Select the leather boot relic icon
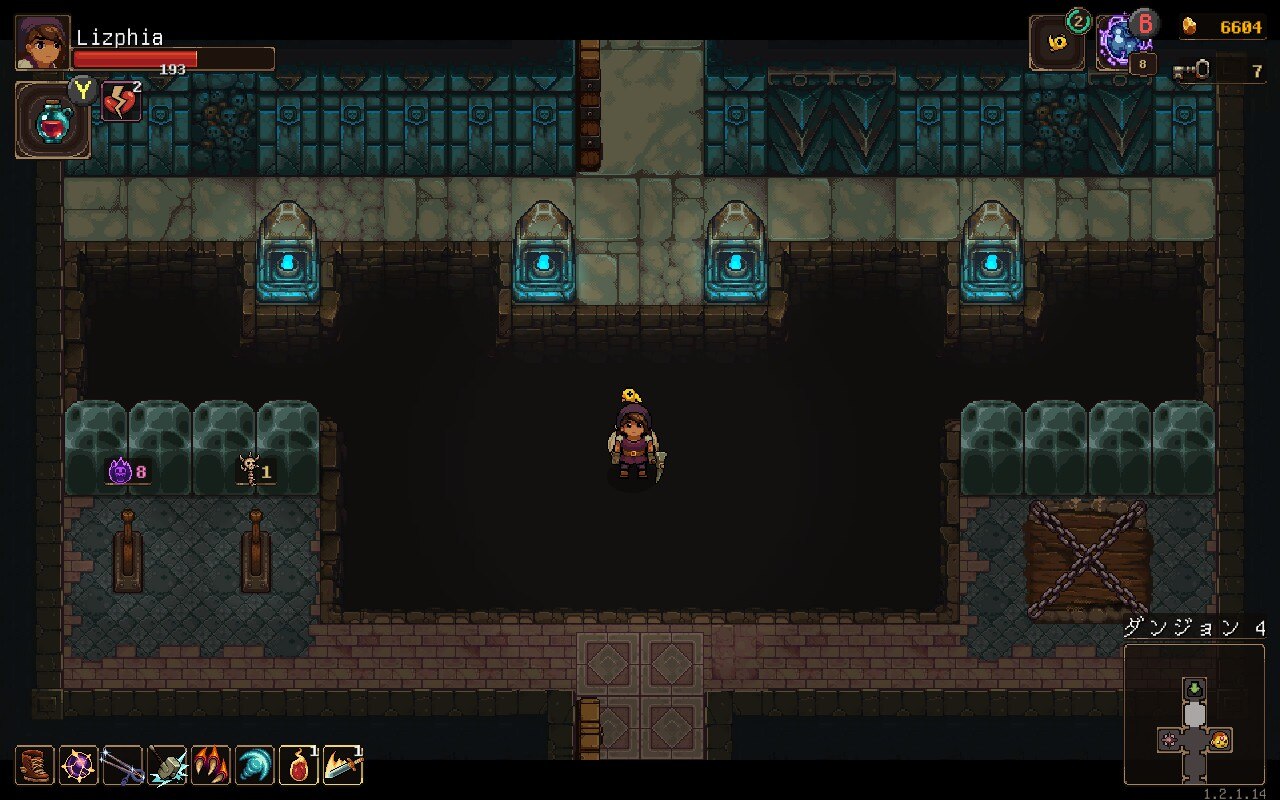Screen dimensions: 1280x800 (35, 766)
